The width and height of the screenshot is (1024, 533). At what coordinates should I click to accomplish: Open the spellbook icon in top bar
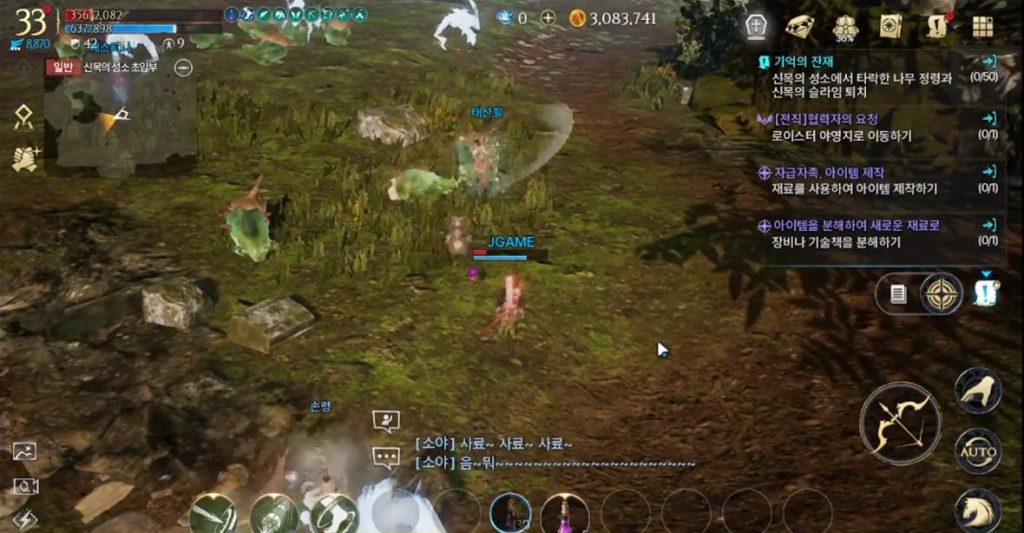click(889, 26)
